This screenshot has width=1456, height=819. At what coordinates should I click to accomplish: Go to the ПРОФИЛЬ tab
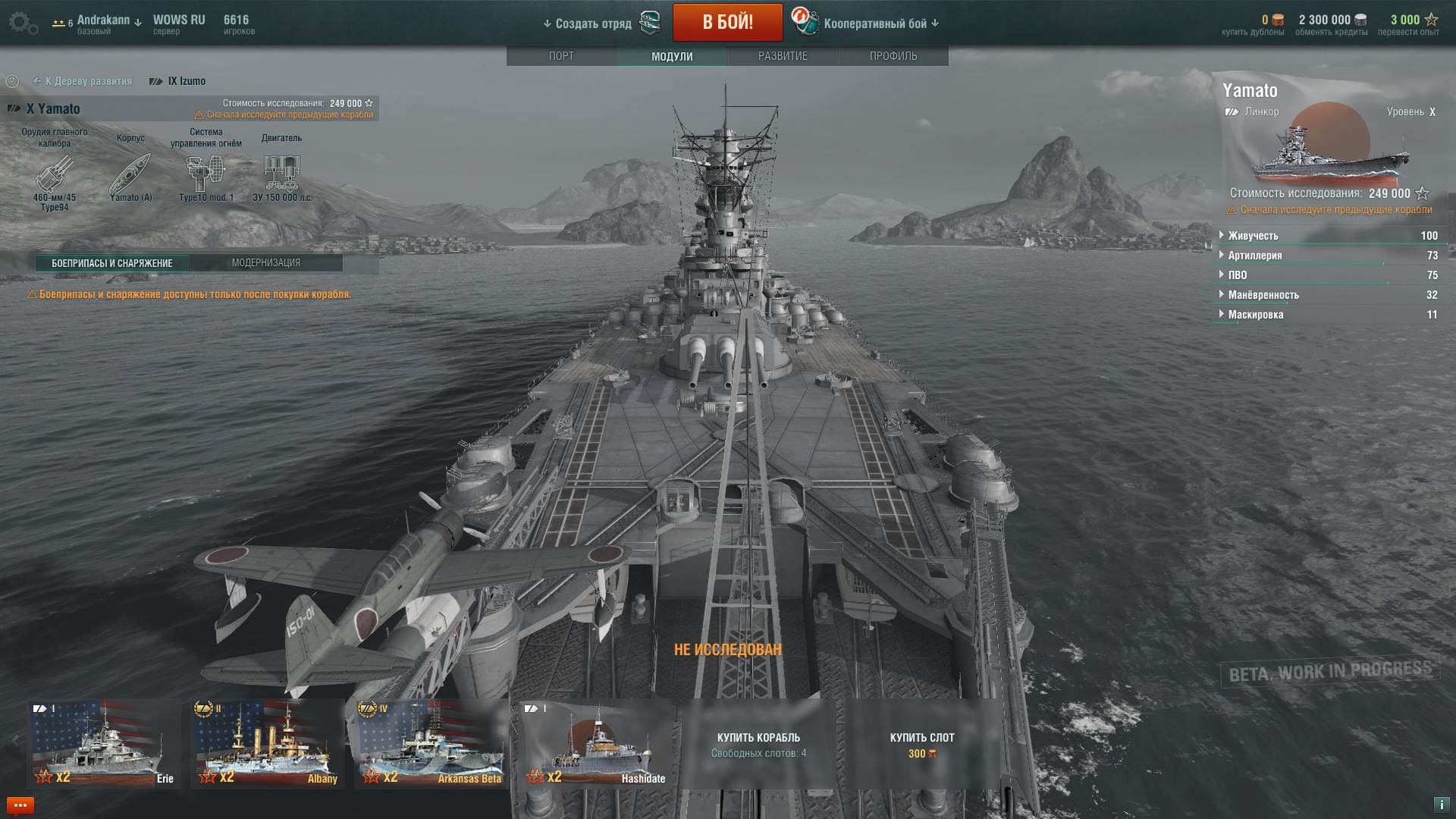(x=893, y=56)
